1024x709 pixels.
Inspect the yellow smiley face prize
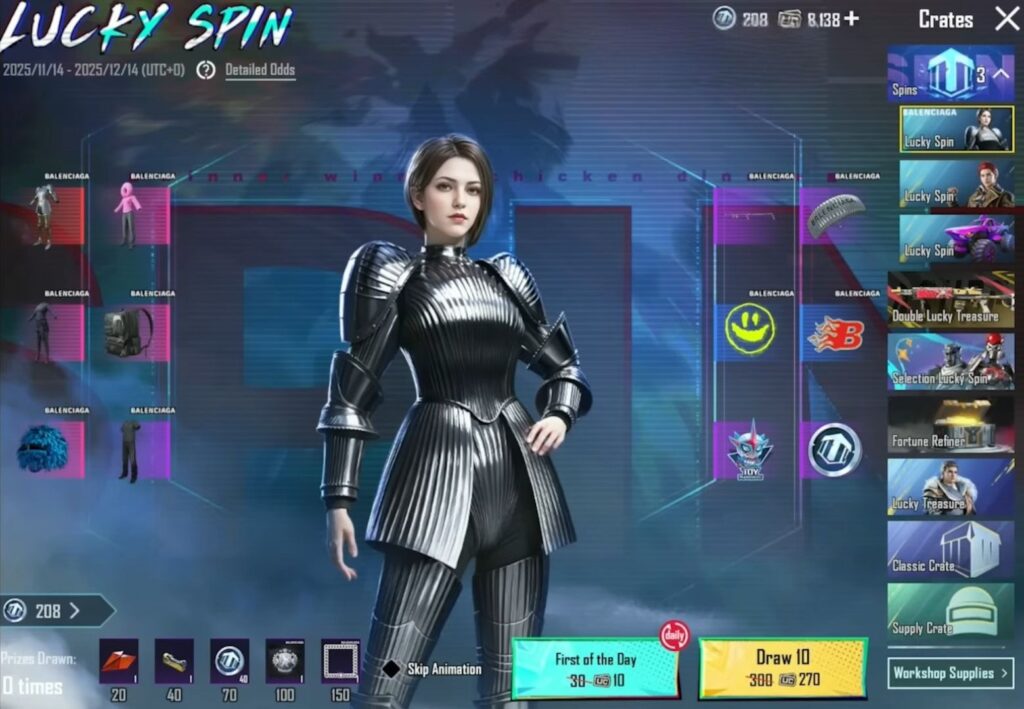coord(750,329)
